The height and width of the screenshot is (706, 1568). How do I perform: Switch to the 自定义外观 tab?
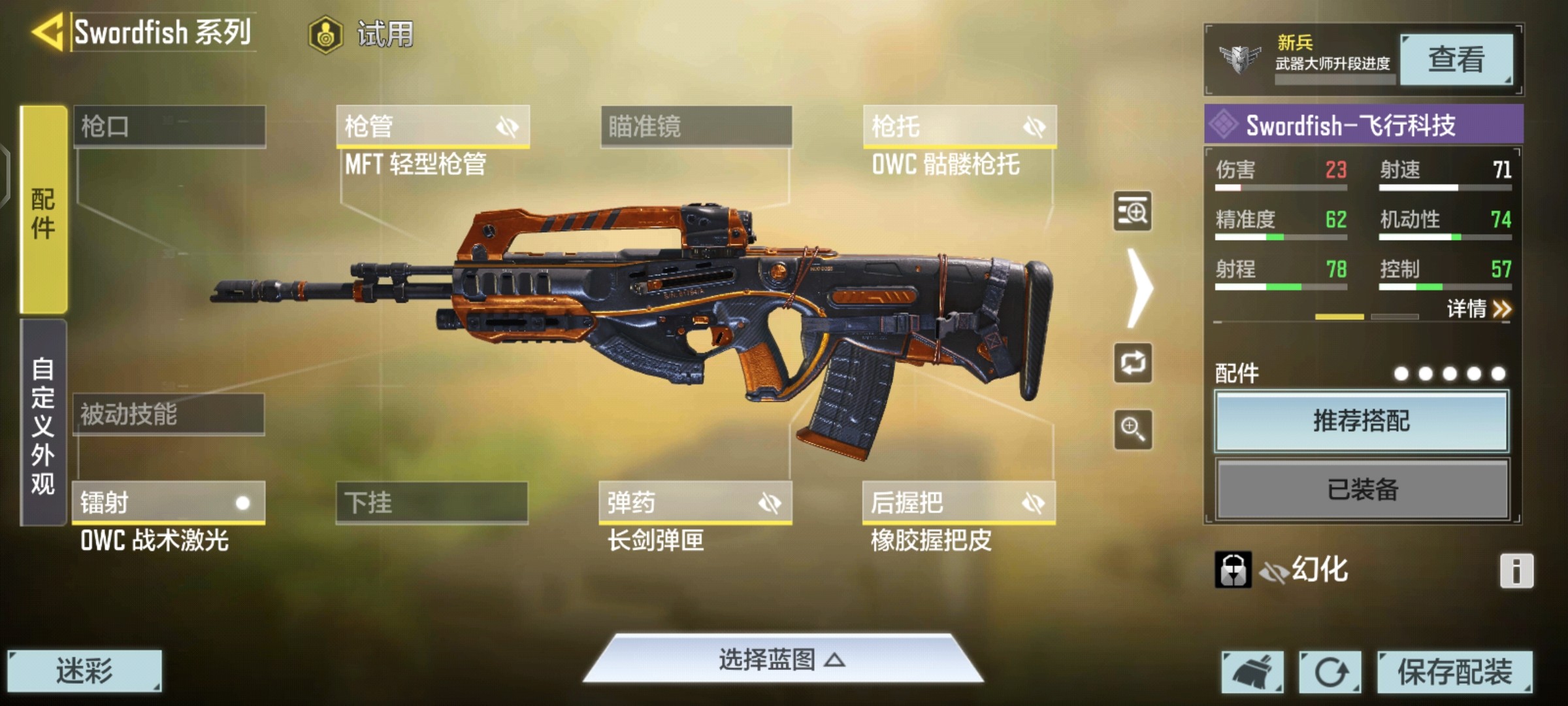point(43,424)
